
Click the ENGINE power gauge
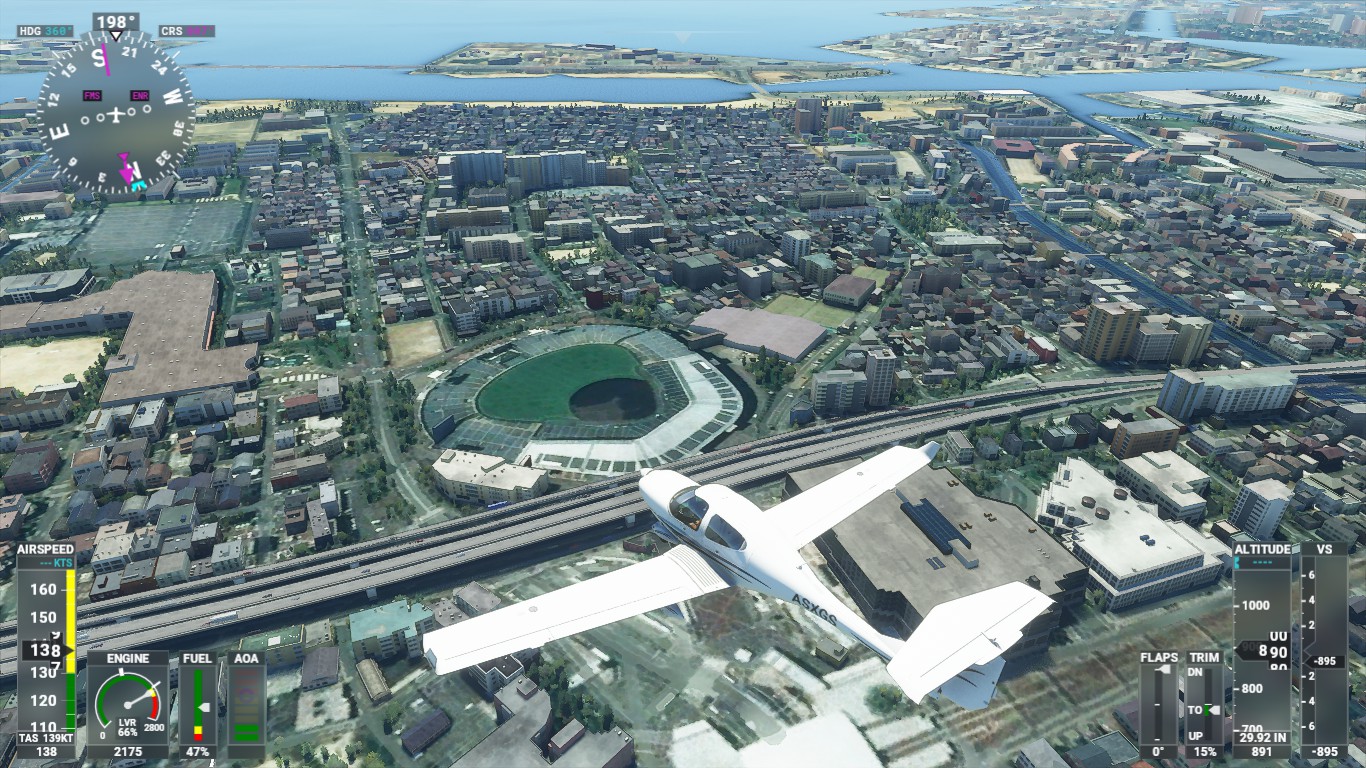point(127,704)
